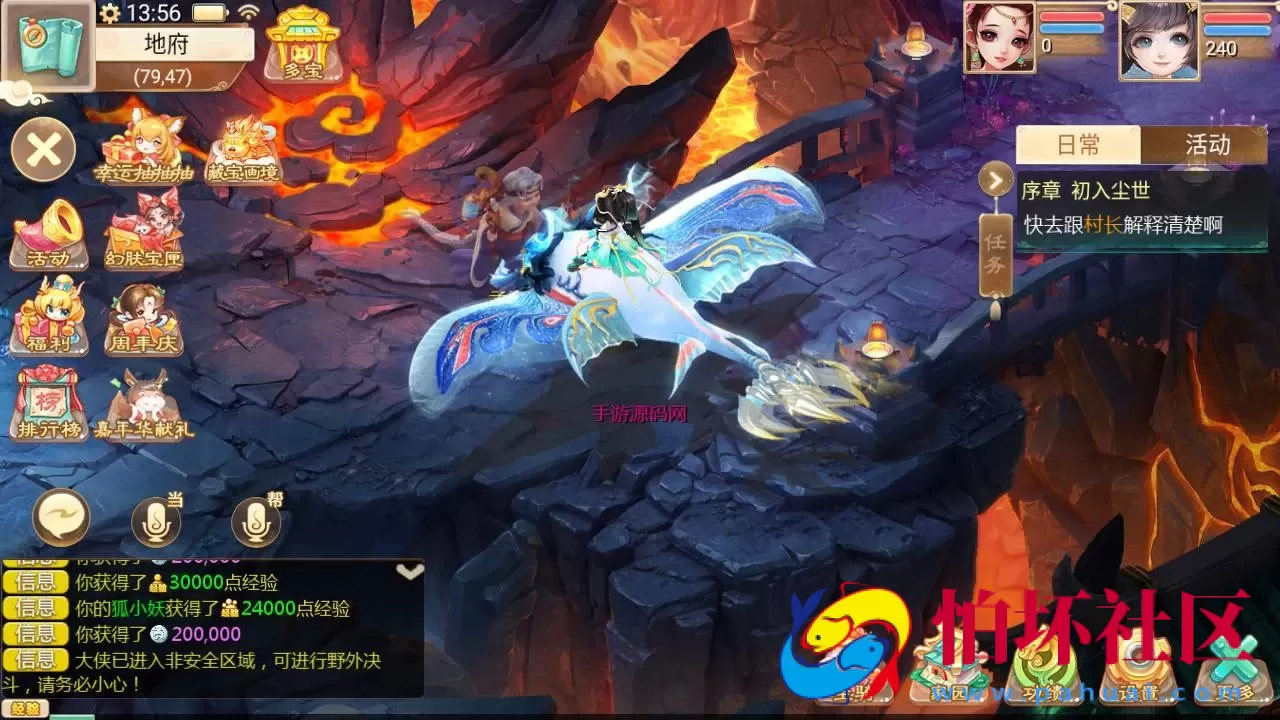
Task: Activate the 当 local voice microphone
Action: point(156,520)
